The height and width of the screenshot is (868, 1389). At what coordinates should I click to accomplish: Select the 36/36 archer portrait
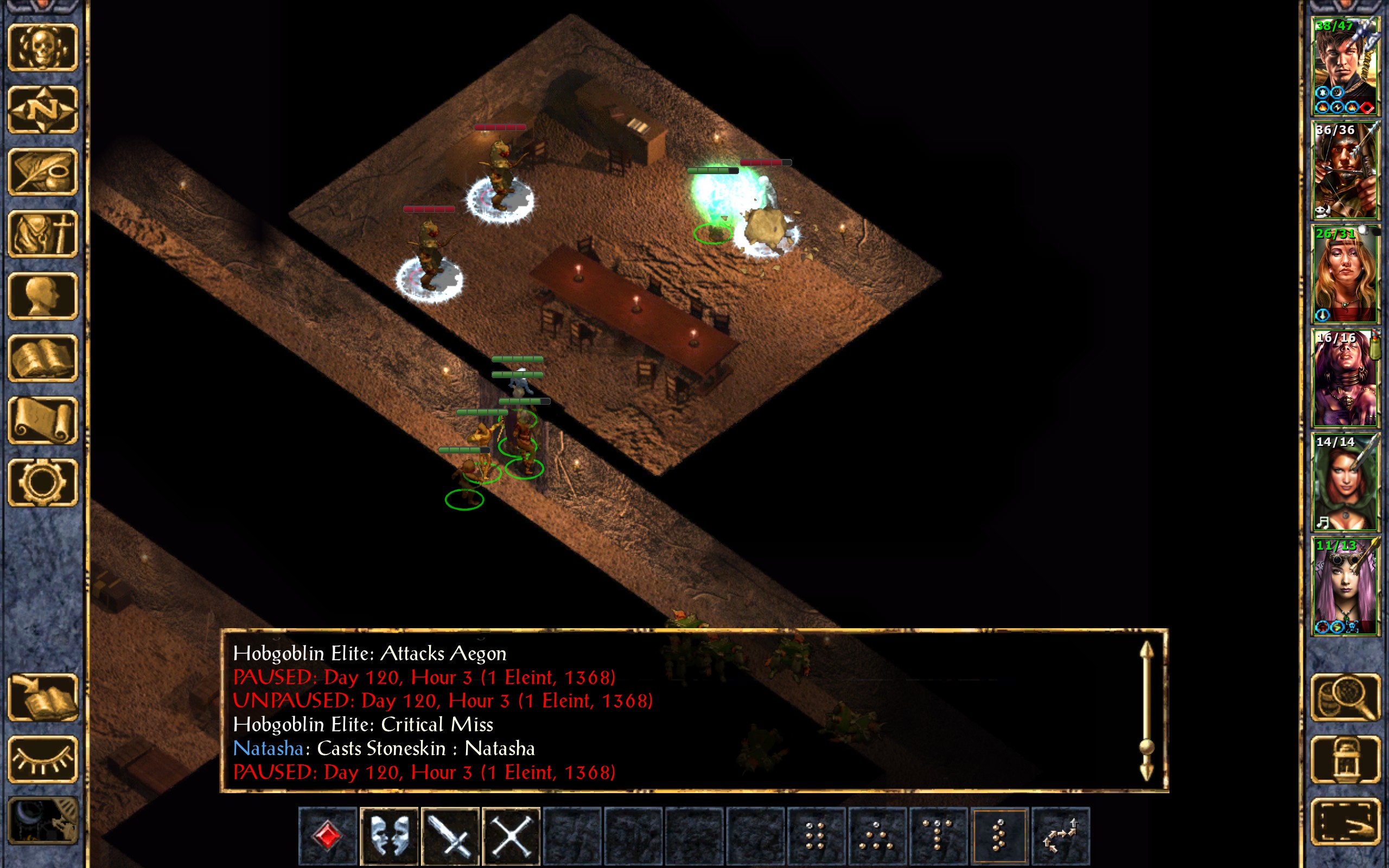[x=1345, y=170]
